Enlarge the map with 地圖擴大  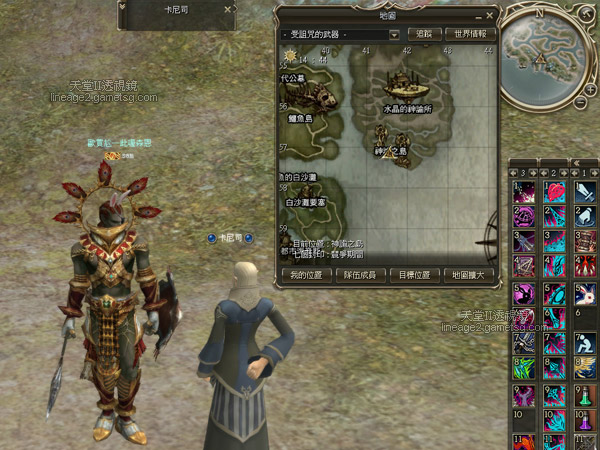pos(467,274)
